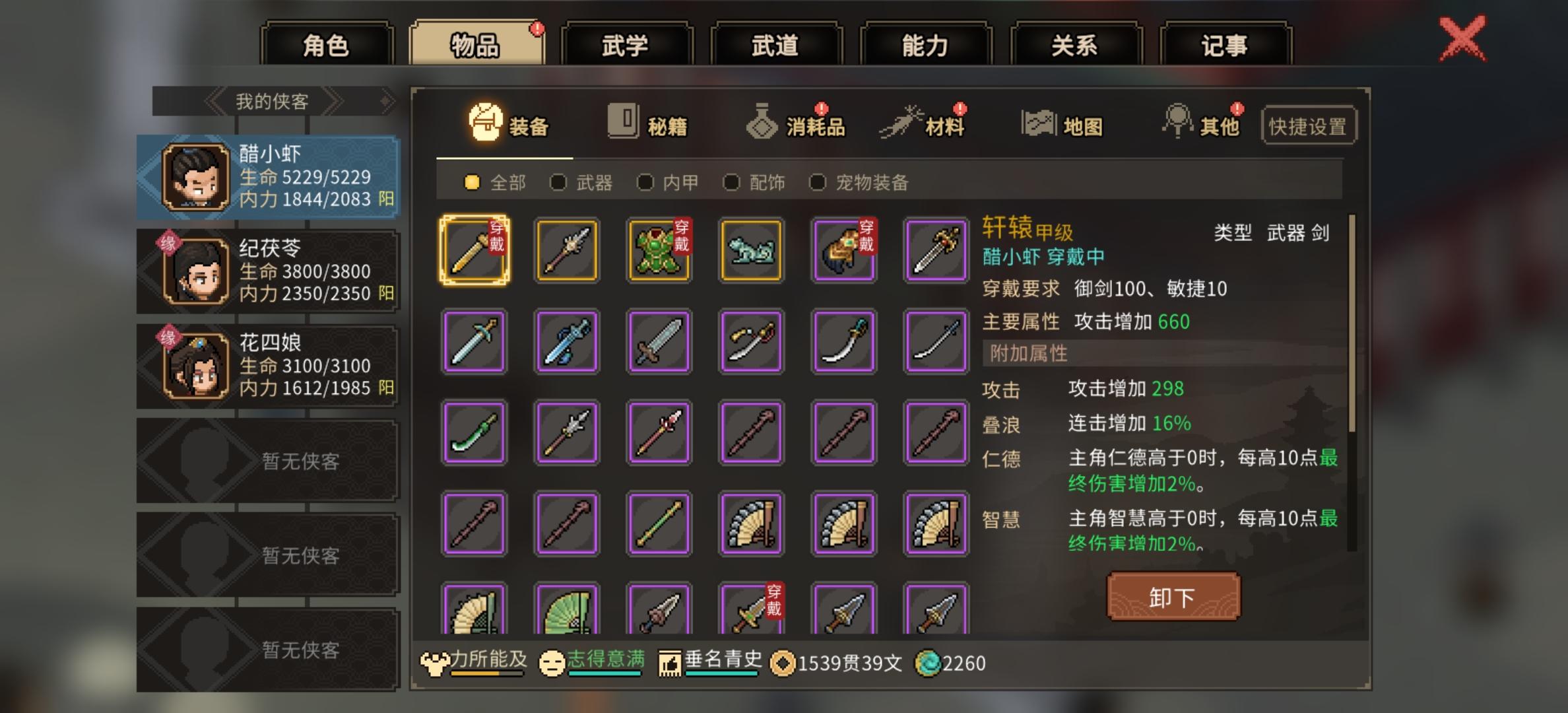
Task: Click the jade cat accessory item
Action: 751,250
